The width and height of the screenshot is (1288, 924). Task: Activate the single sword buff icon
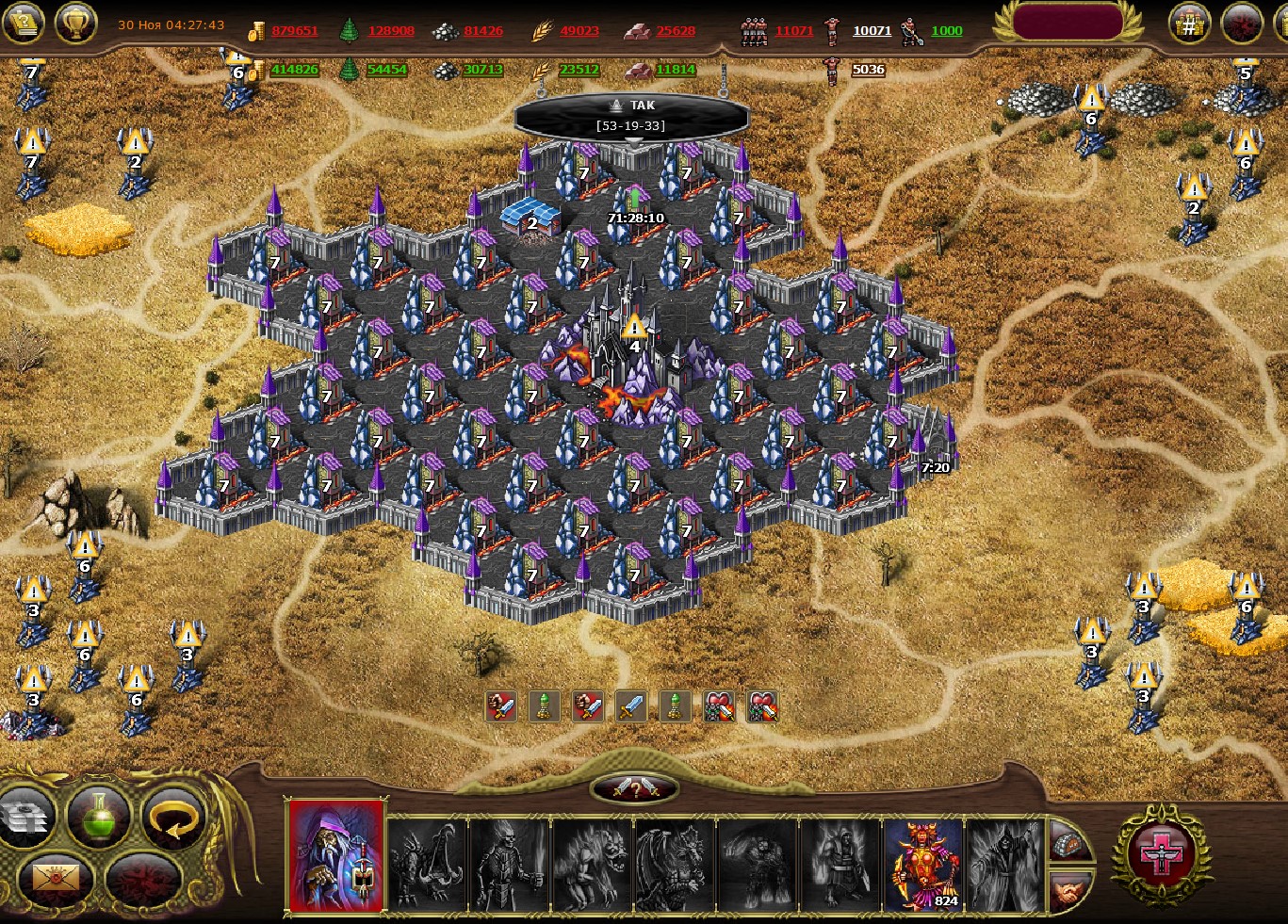coord(631,706)
